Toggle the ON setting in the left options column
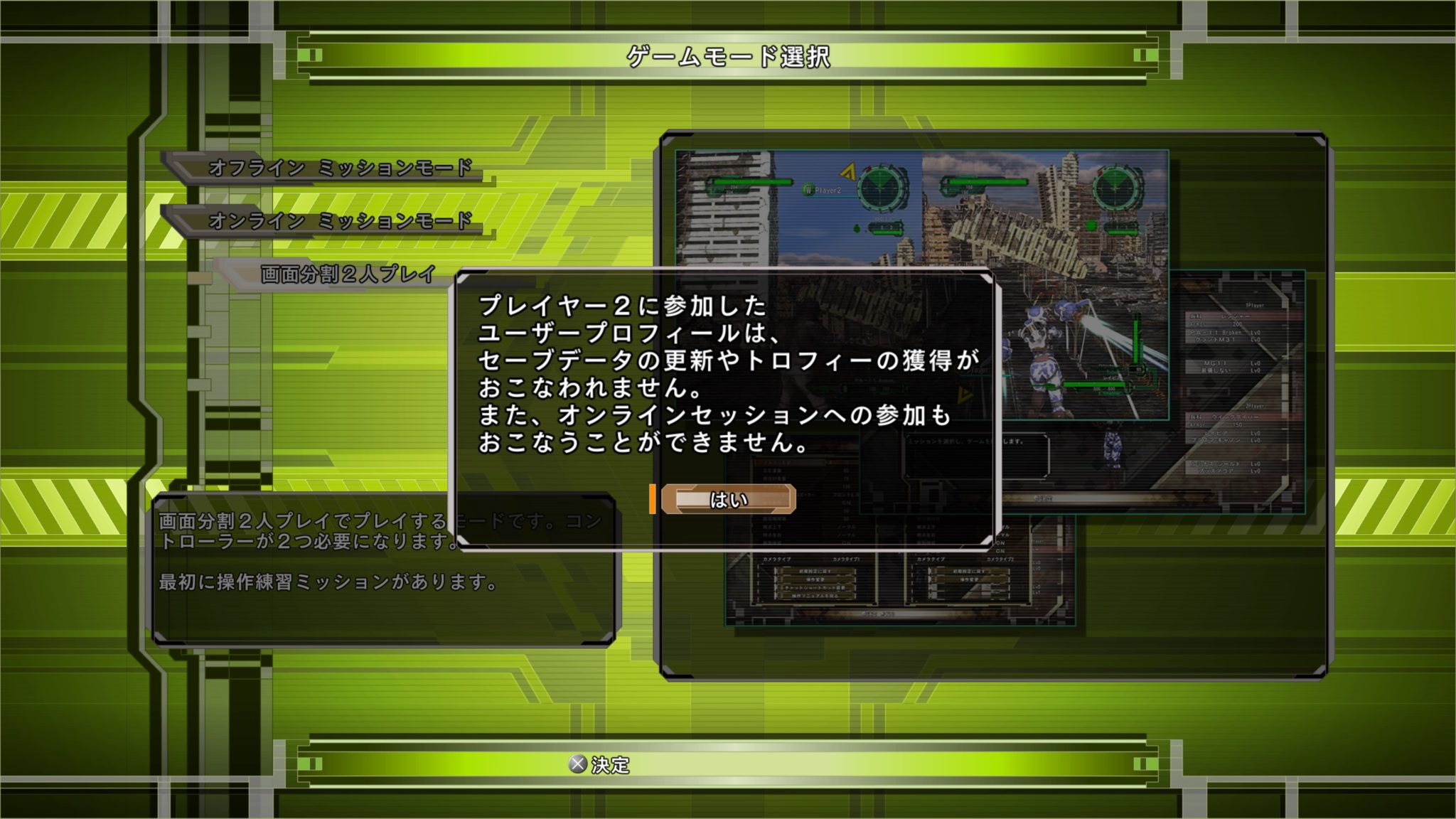1456x819 pixels. (x=845, y=503)
